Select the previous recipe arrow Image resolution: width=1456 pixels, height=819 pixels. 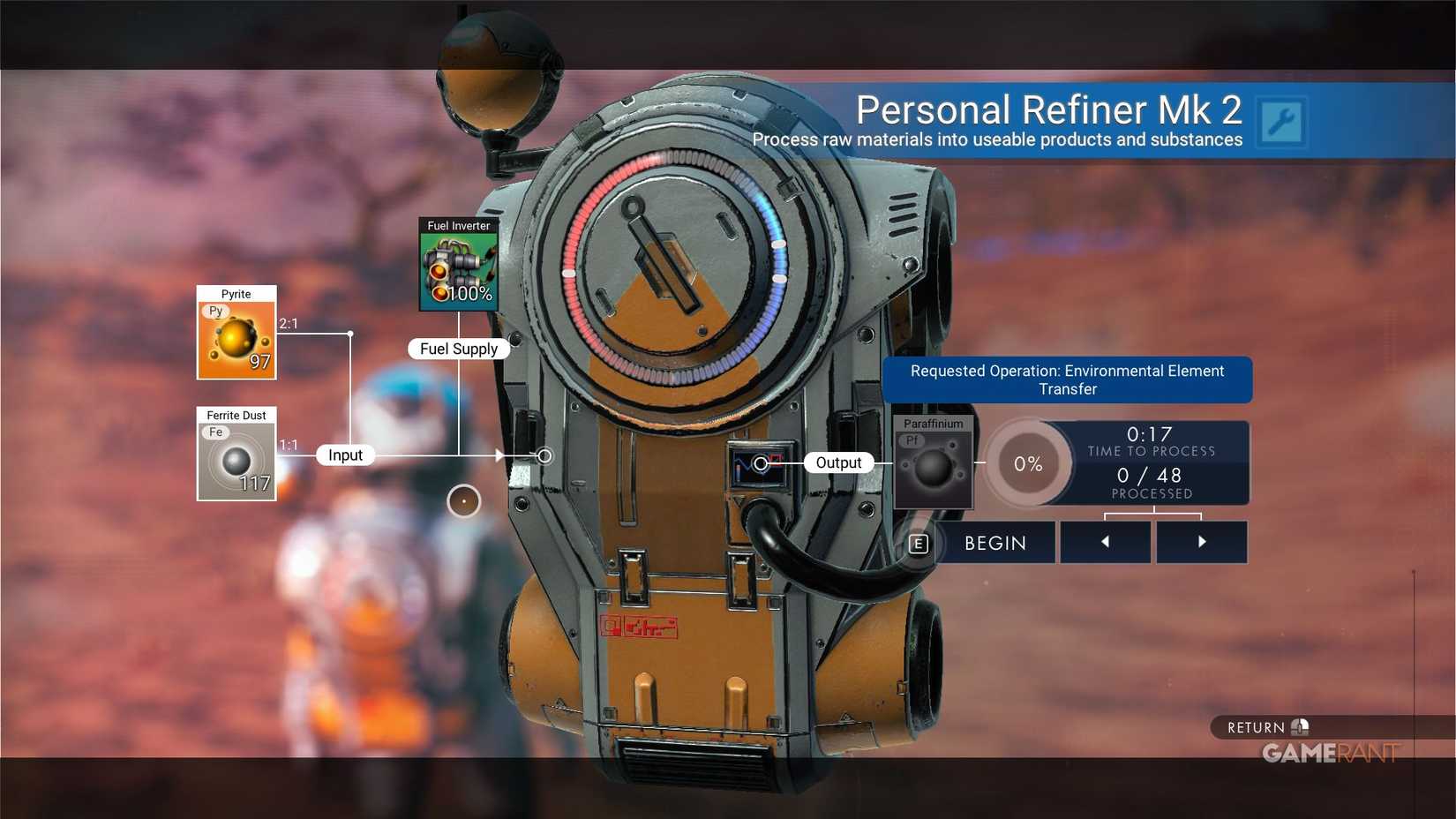click(x=1105, y=542)
